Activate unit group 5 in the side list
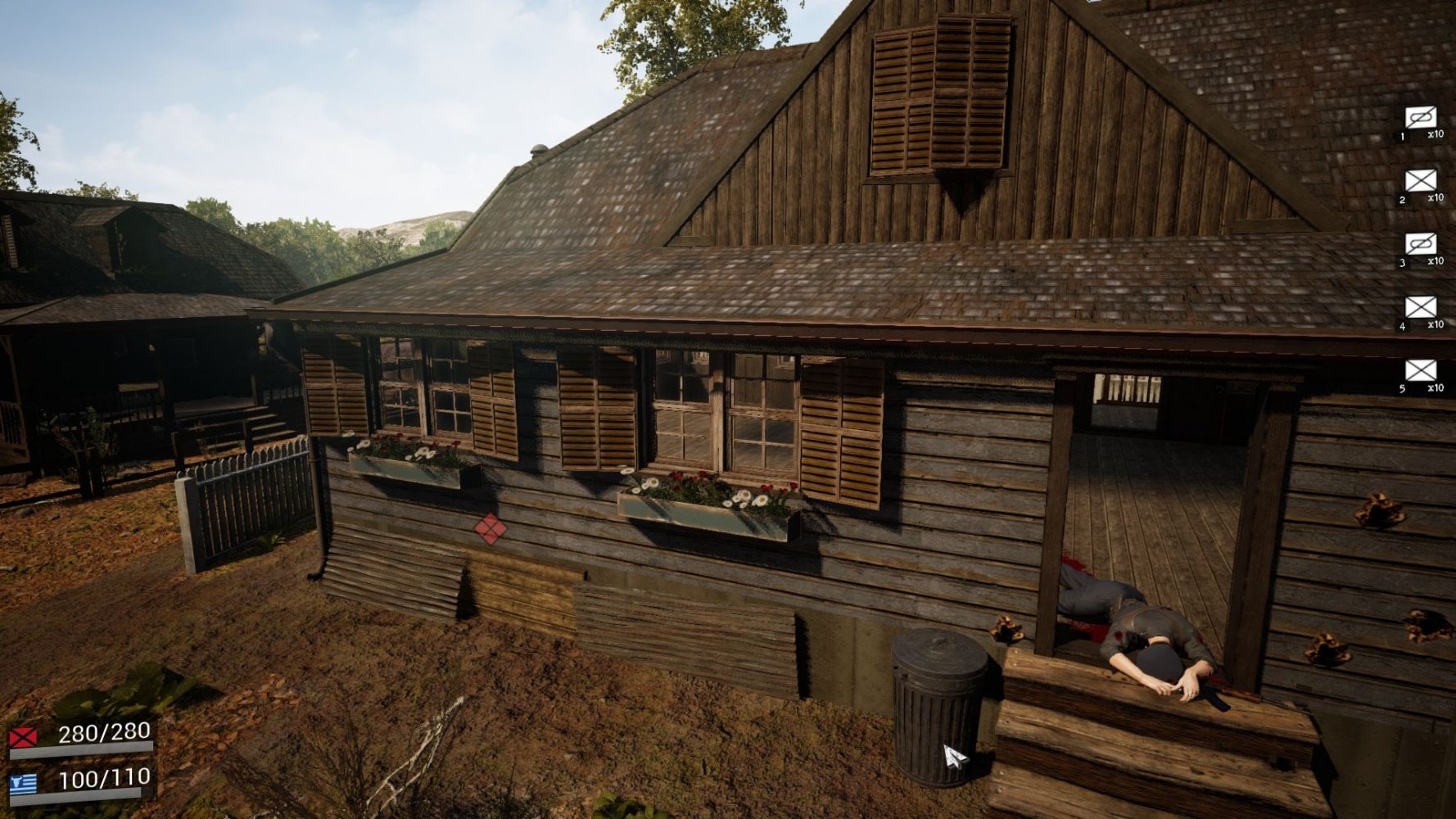Image resolution: width=1456 pixels, height=819 pixels. pyautogui.click(x=1421, y=370)
